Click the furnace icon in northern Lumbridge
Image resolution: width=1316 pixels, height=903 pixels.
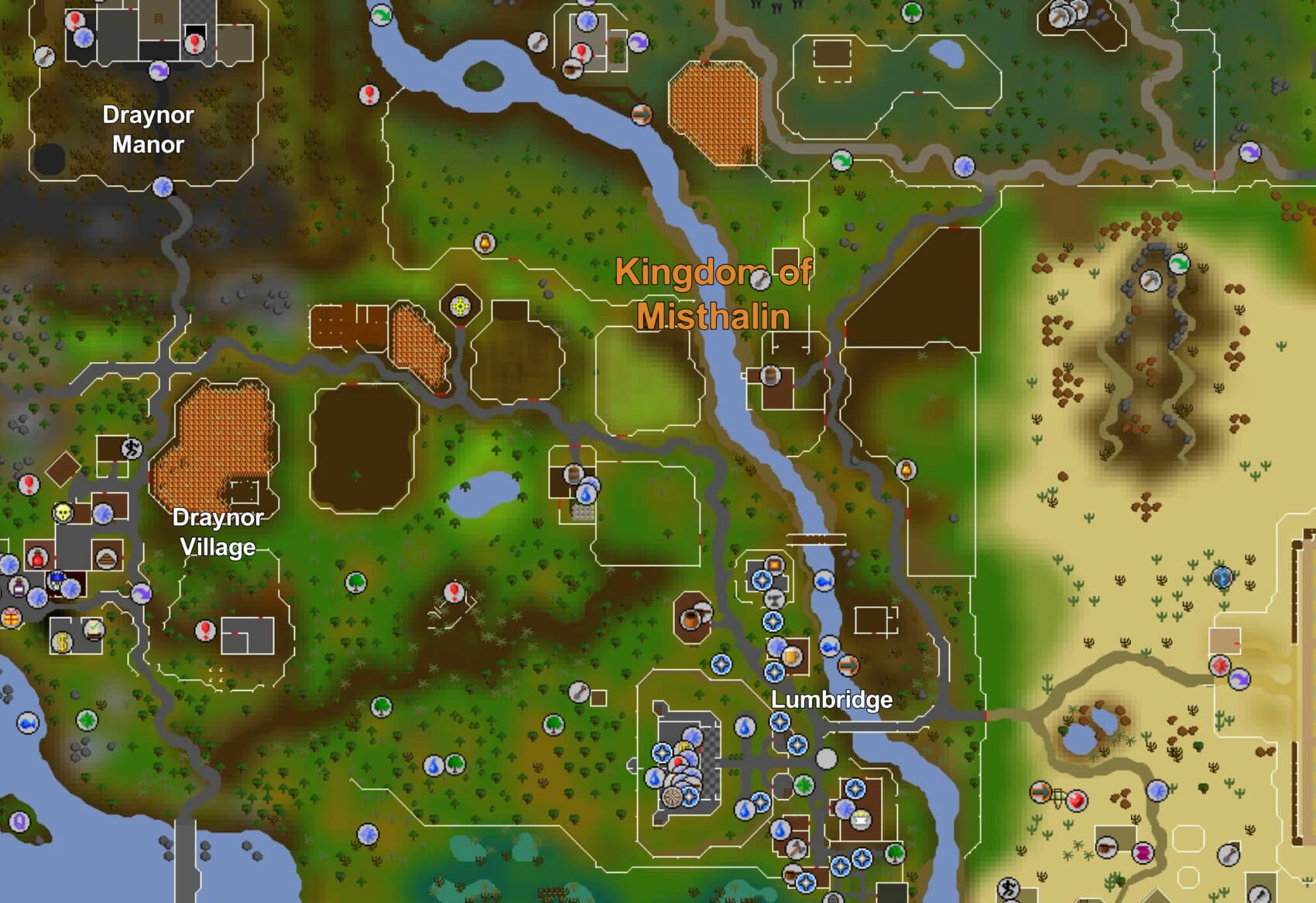(774, 564)
